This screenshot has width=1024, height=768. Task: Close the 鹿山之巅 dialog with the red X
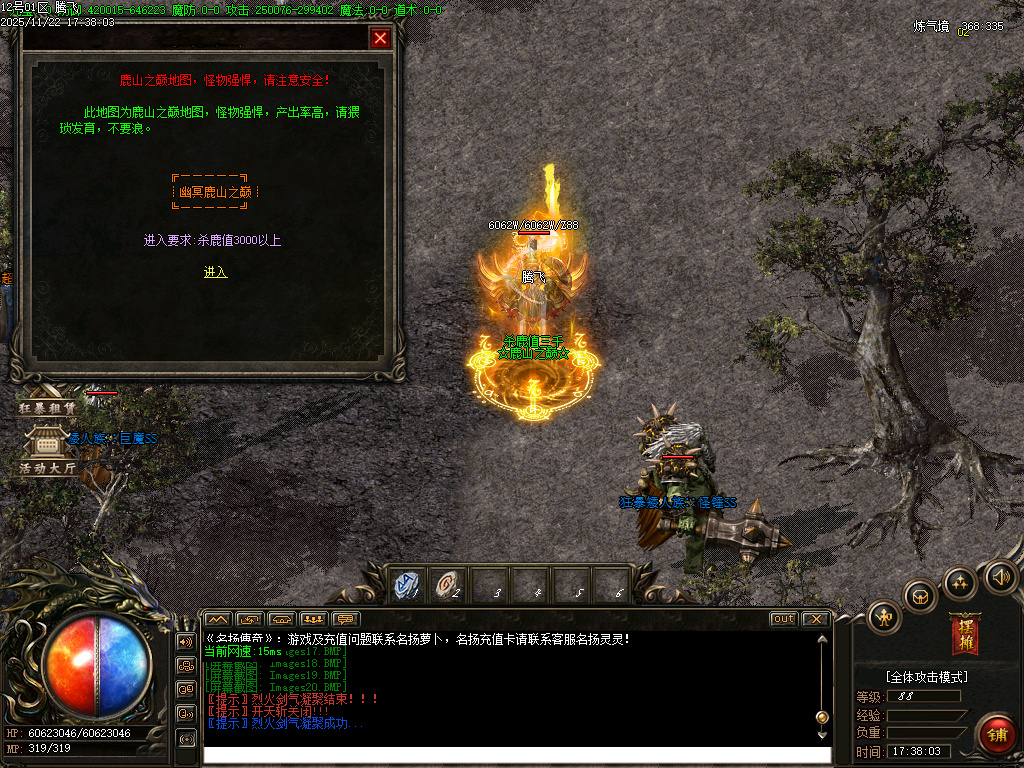[x=380, y=38]
